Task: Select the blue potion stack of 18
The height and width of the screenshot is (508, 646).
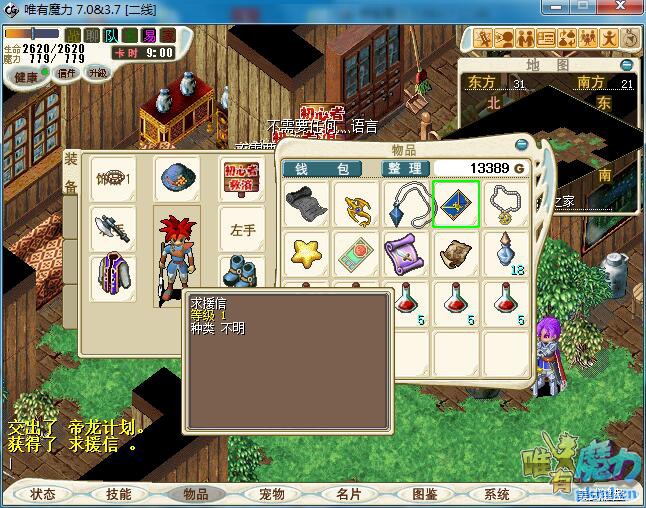Action: [x=506, y=253]
